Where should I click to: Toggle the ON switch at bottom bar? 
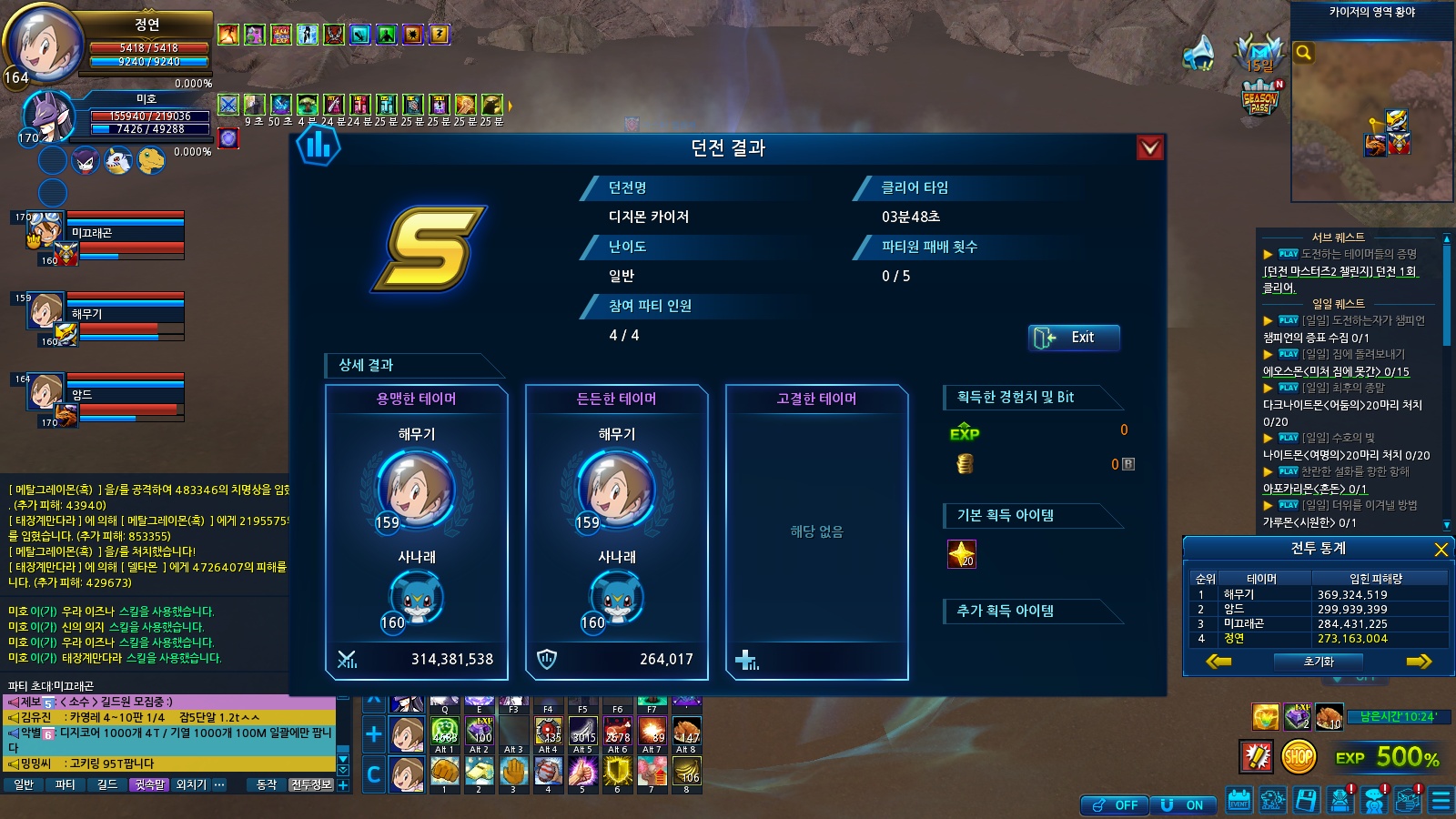pyautogui.click(x=1184, y=805)
